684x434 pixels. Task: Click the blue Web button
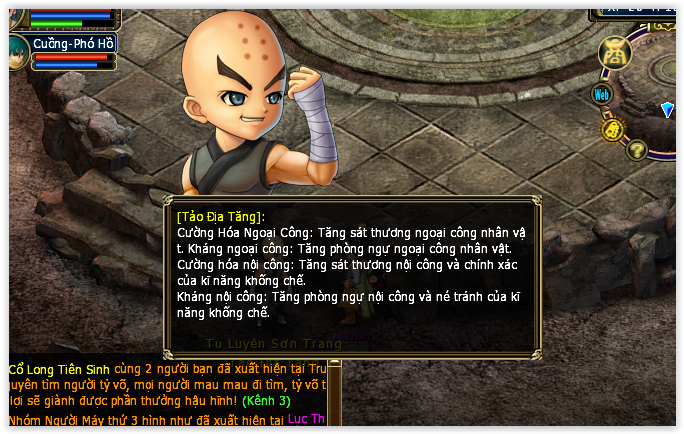(x=602, y=95)
